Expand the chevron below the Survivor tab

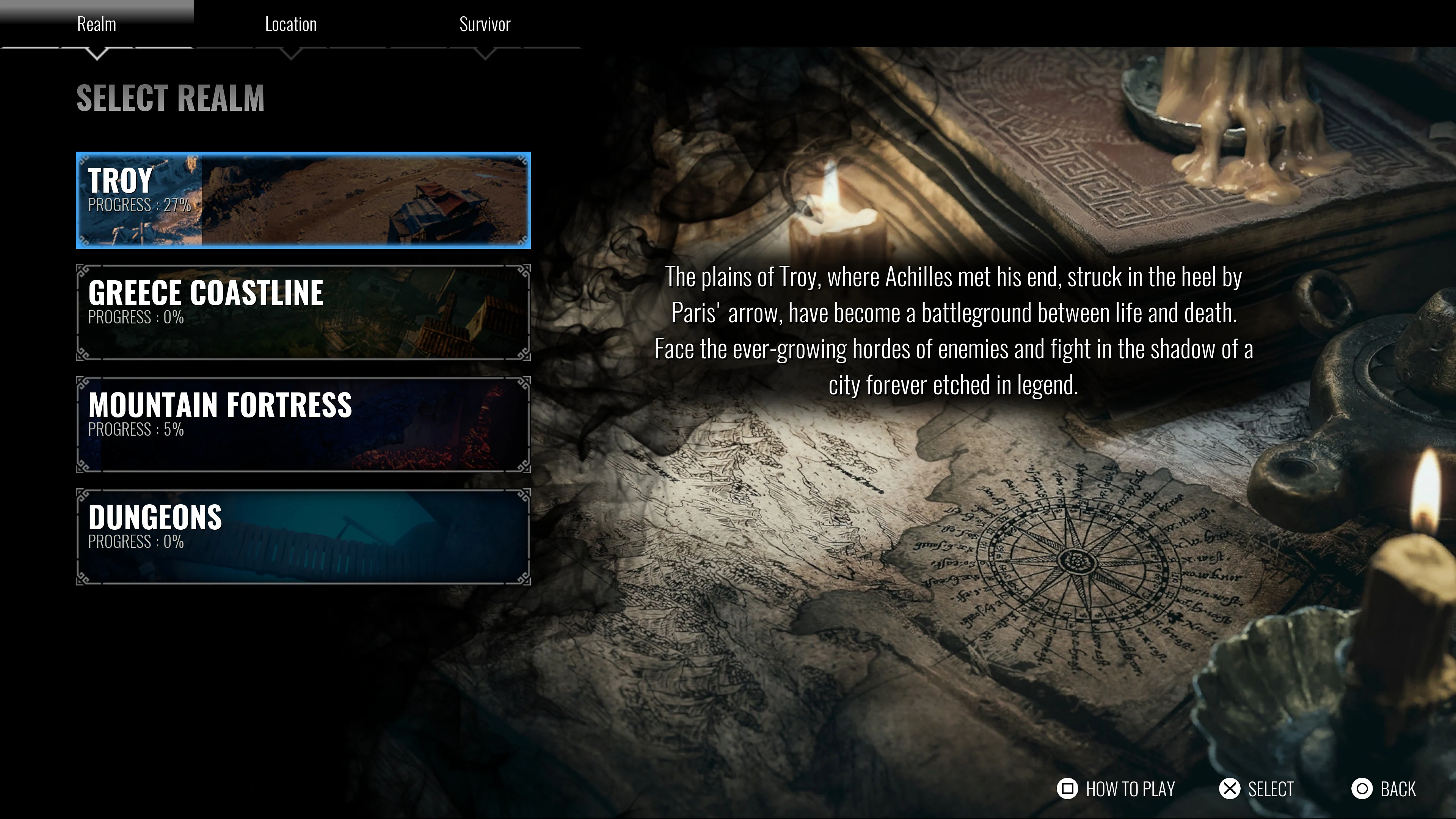click(x=485, y=54)
